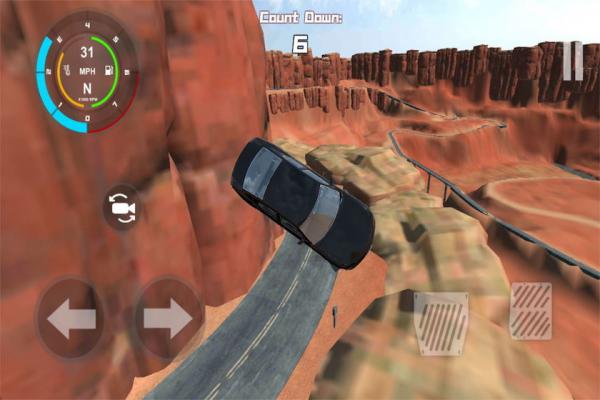Pause the game
Screen dimensions: 600x400
tap(571, 60)
